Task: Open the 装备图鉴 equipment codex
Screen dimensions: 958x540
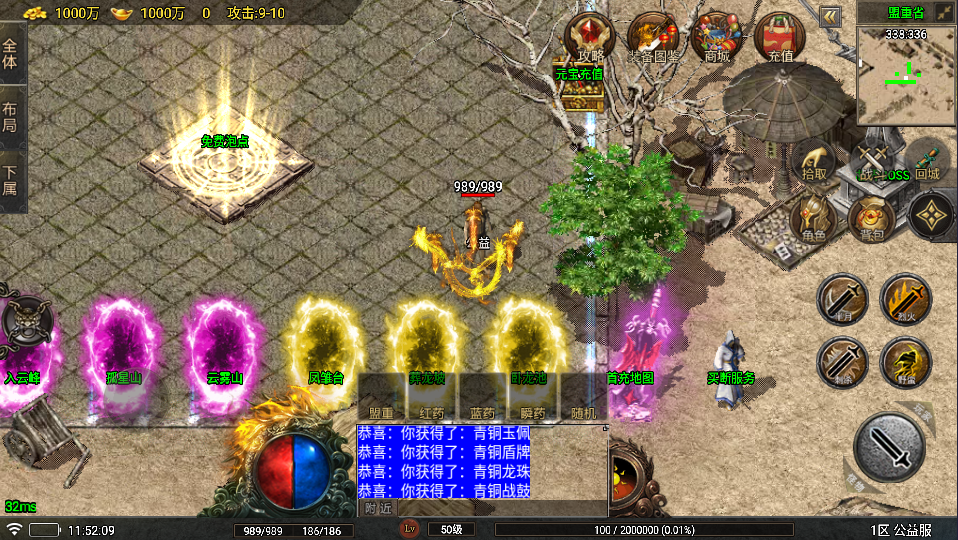Action: tap(653, 38)
